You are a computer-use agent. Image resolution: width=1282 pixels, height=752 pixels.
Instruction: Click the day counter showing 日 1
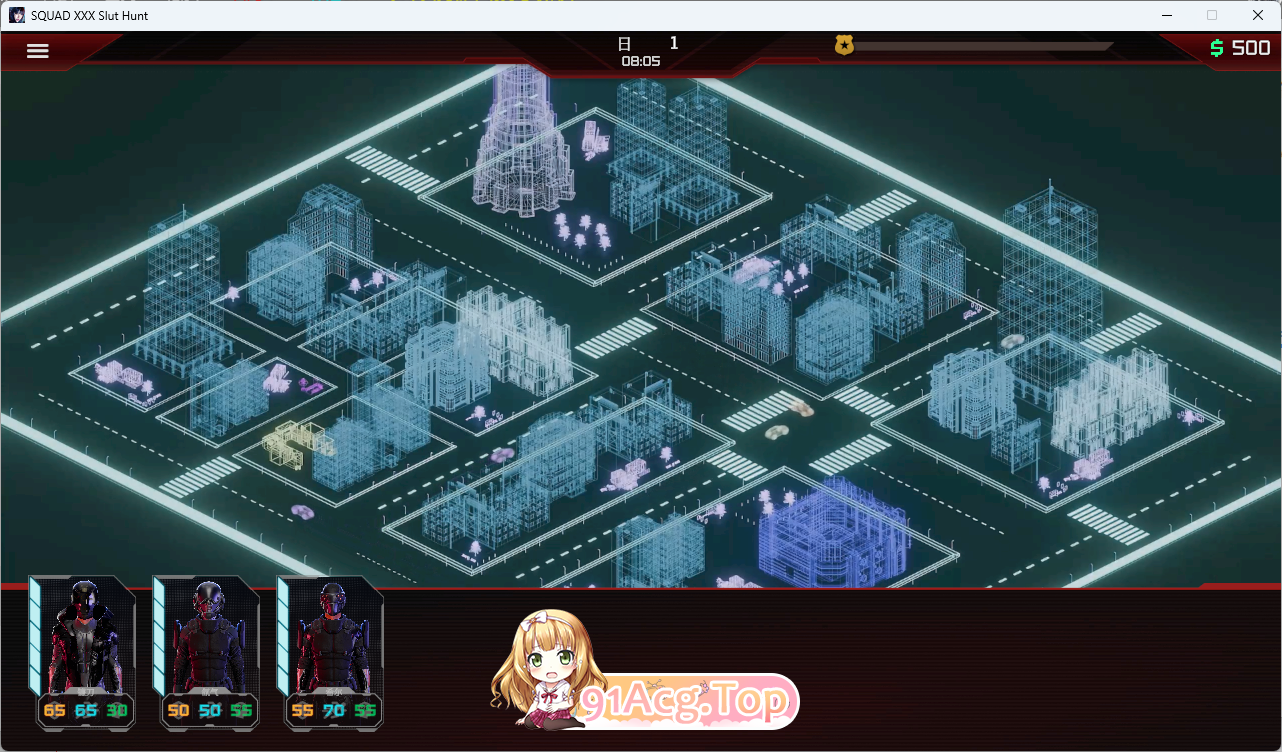(x=650, y=42)
